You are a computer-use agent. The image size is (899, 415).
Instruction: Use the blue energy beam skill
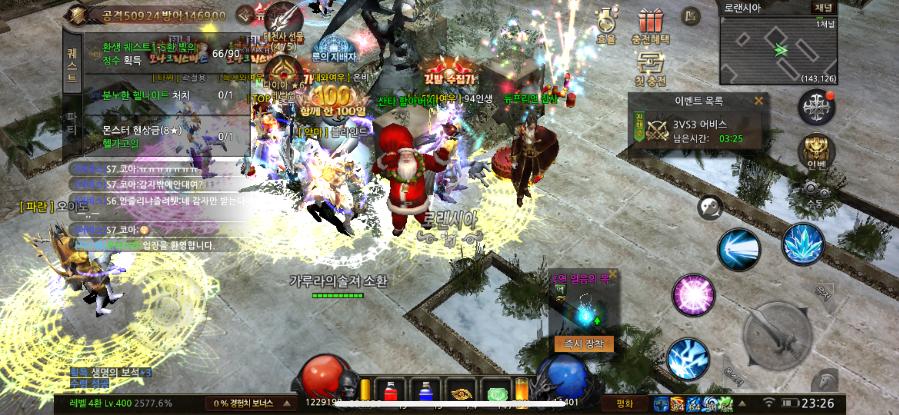[738, 250]
